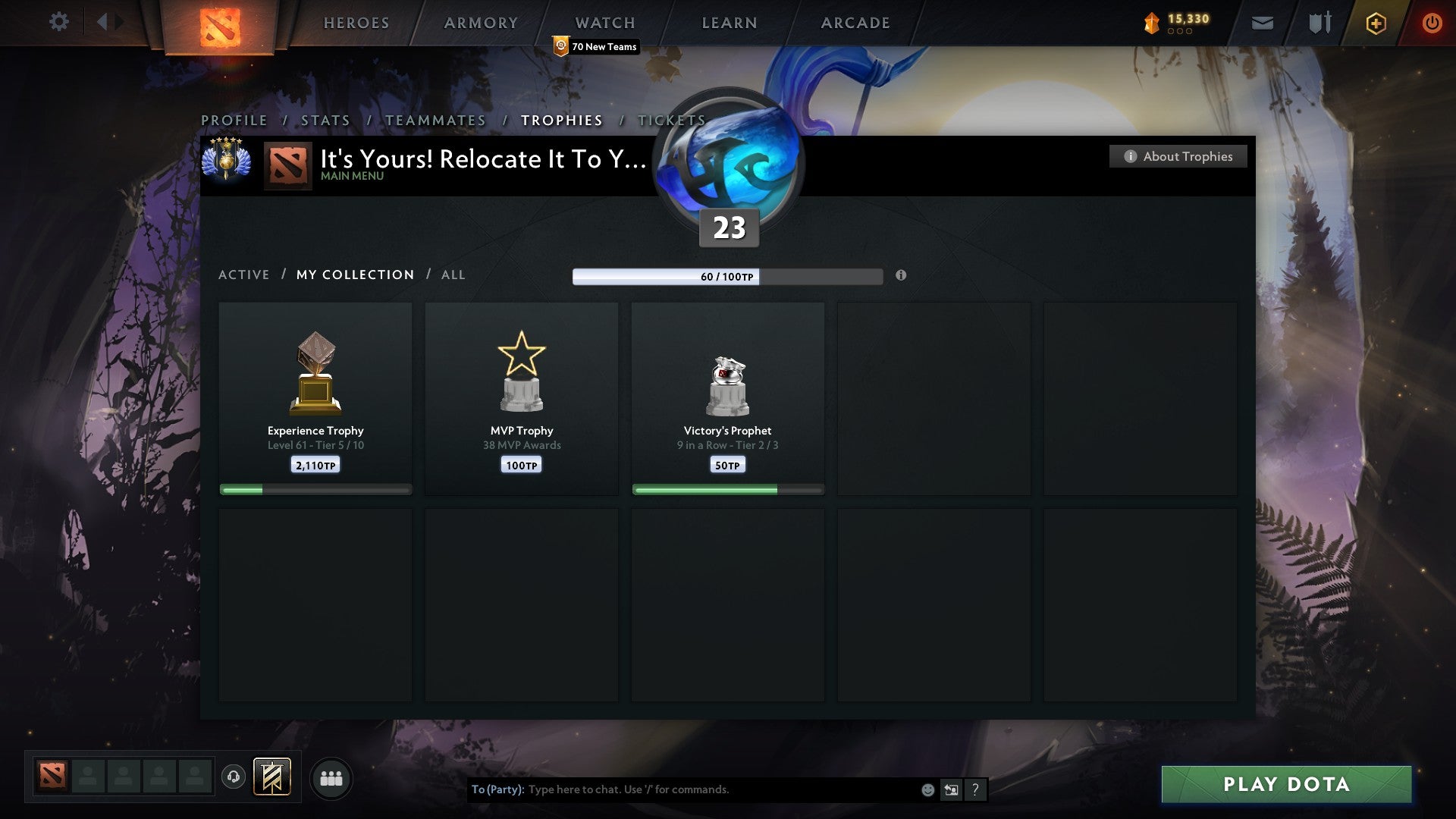This screenshot has width=1456, height=819.
Task: Click the power button to exit
Action: [x=1432, y=23]
